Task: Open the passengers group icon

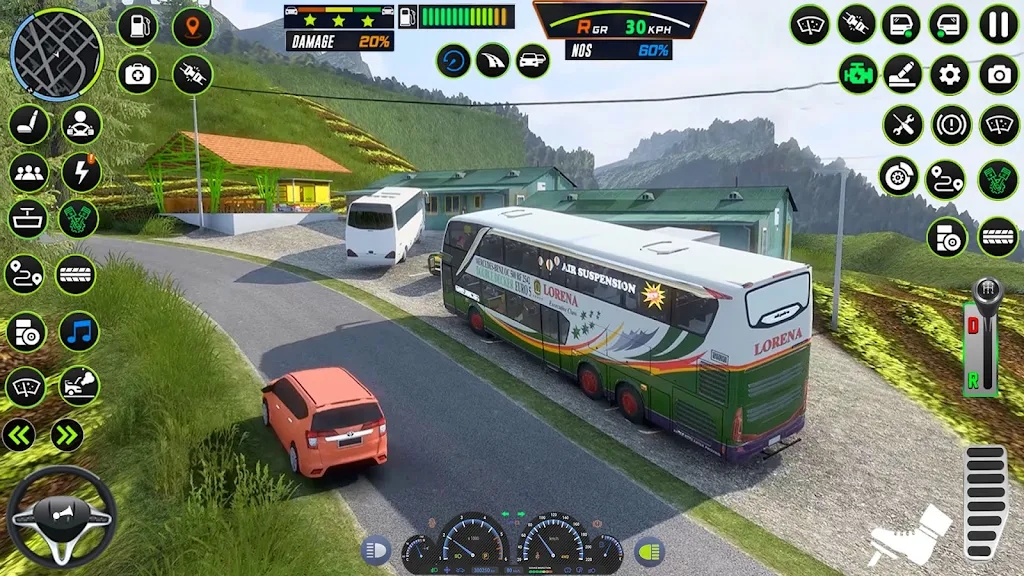Action: [28, 172]
